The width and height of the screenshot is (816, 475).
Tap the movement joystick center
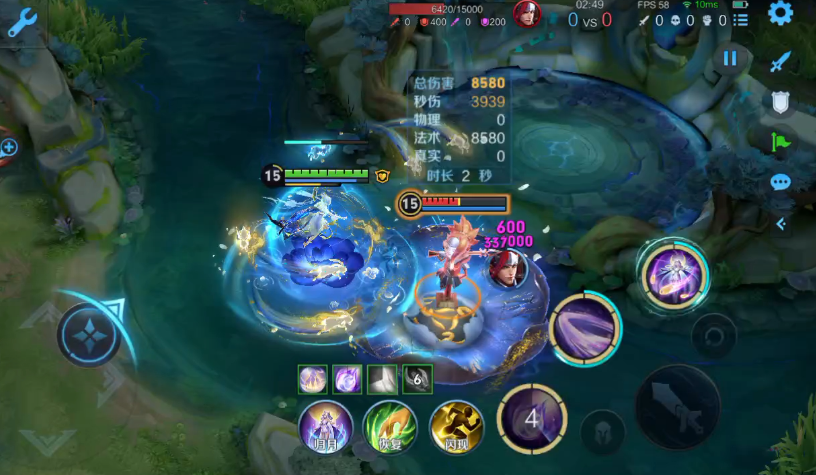(x=89, y=334)
